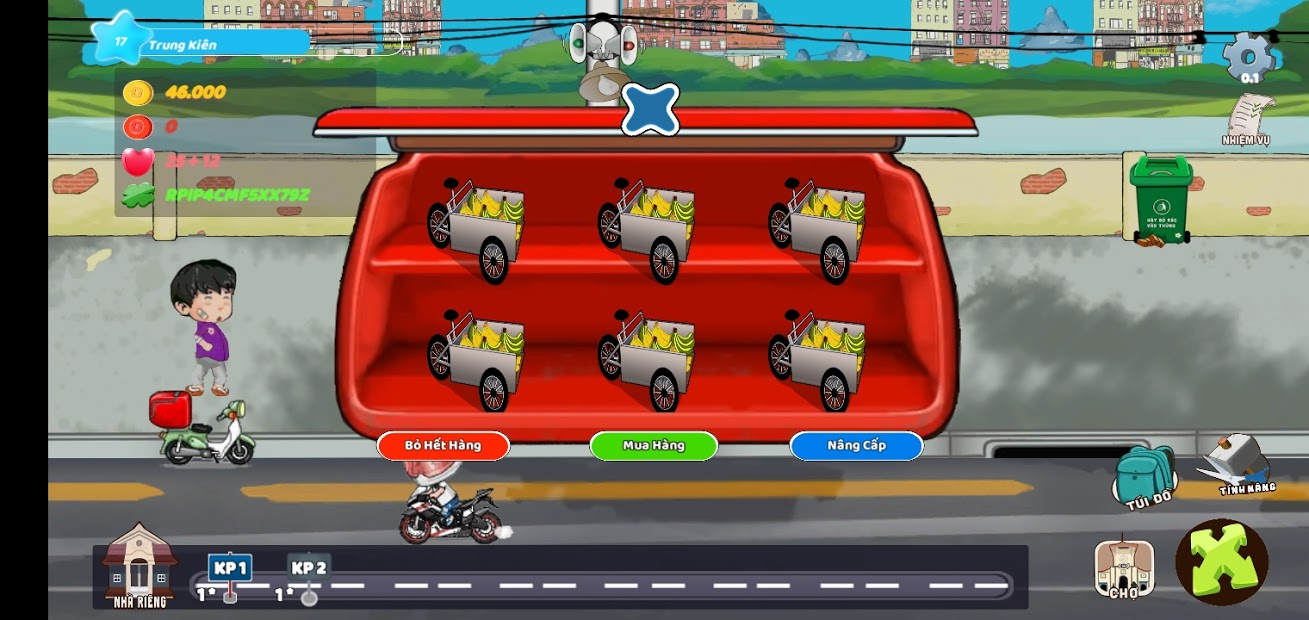1309x620 pixels.
Task: Tap the large green X action button
Action: tap(1221, 562)
